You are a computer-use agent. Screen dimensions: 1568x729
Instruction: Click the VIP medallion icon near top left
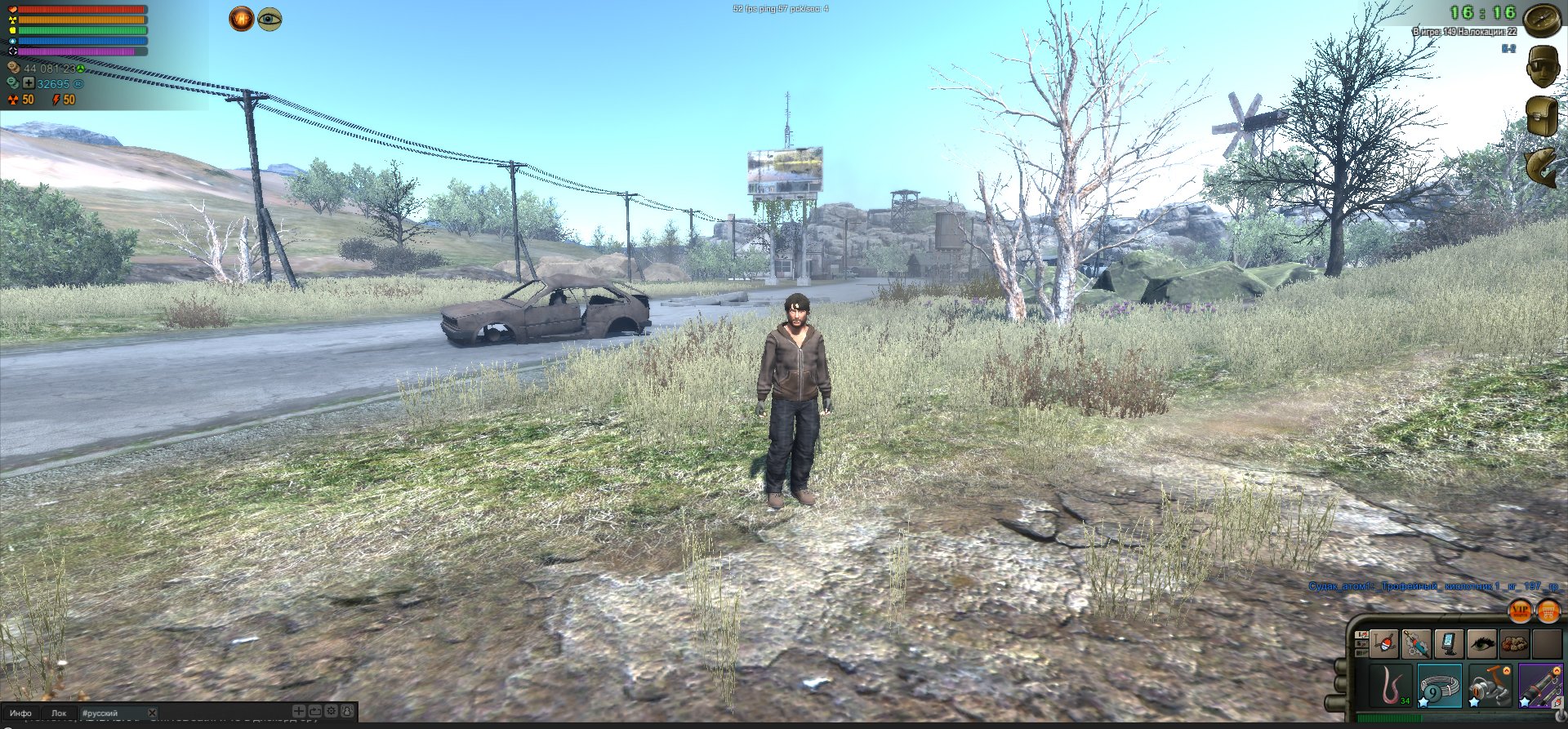point(243,19)
